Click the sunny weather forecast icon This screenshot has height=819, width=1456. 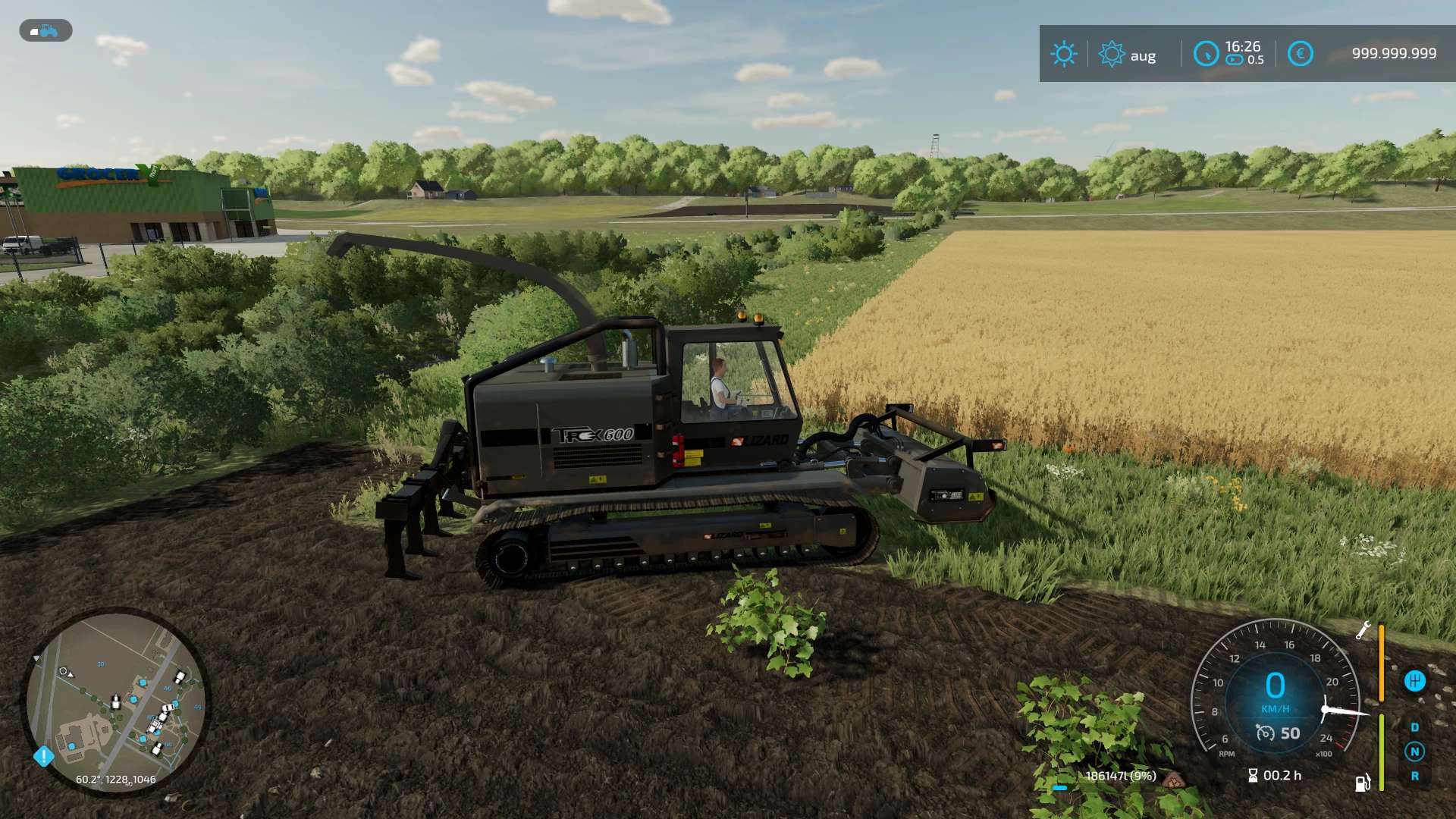click(1063, 54)
